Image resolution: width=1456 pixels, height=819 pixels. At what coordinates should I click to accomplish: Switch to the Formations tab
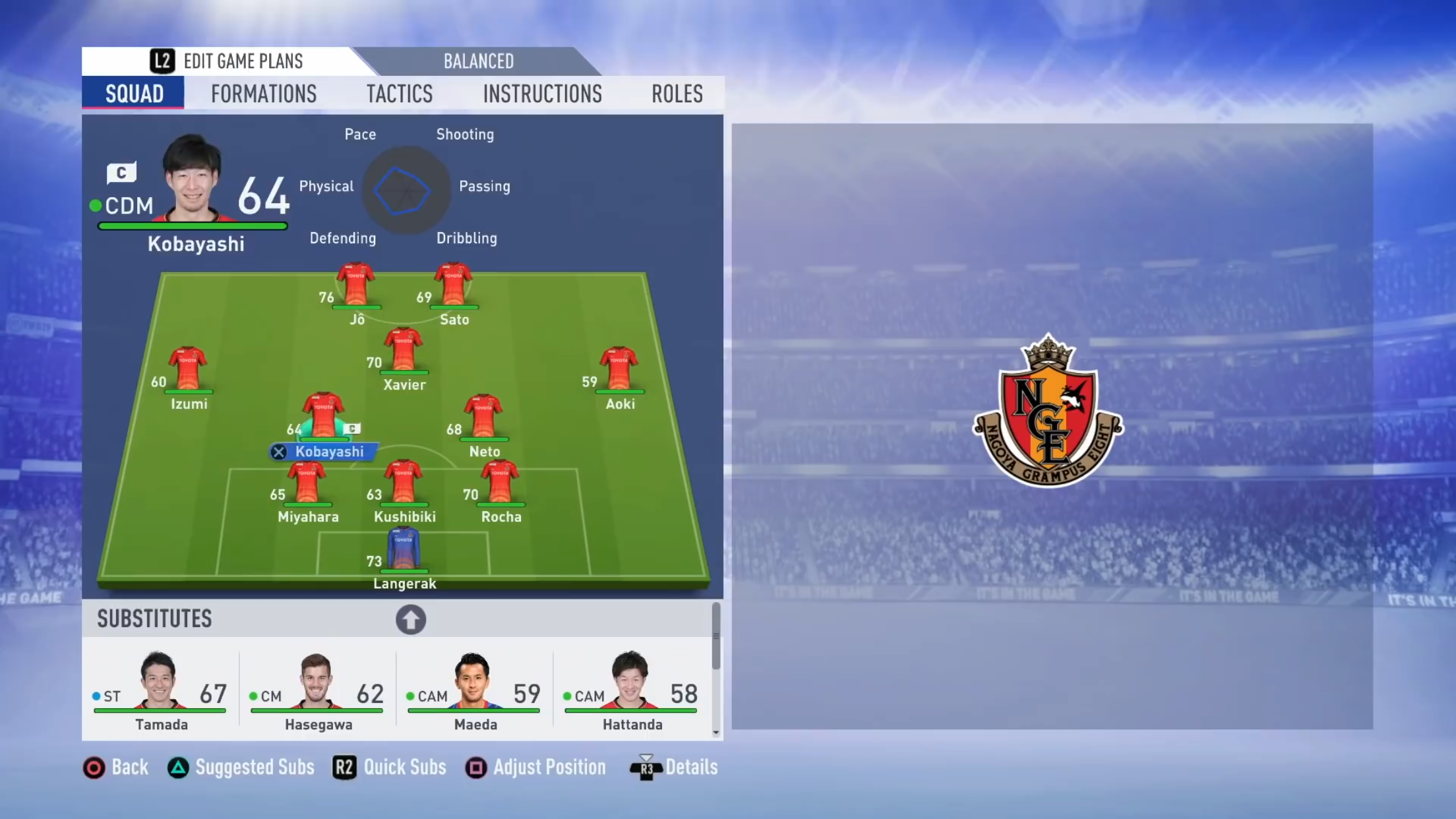pyautogui.click(x=264, y=94)
